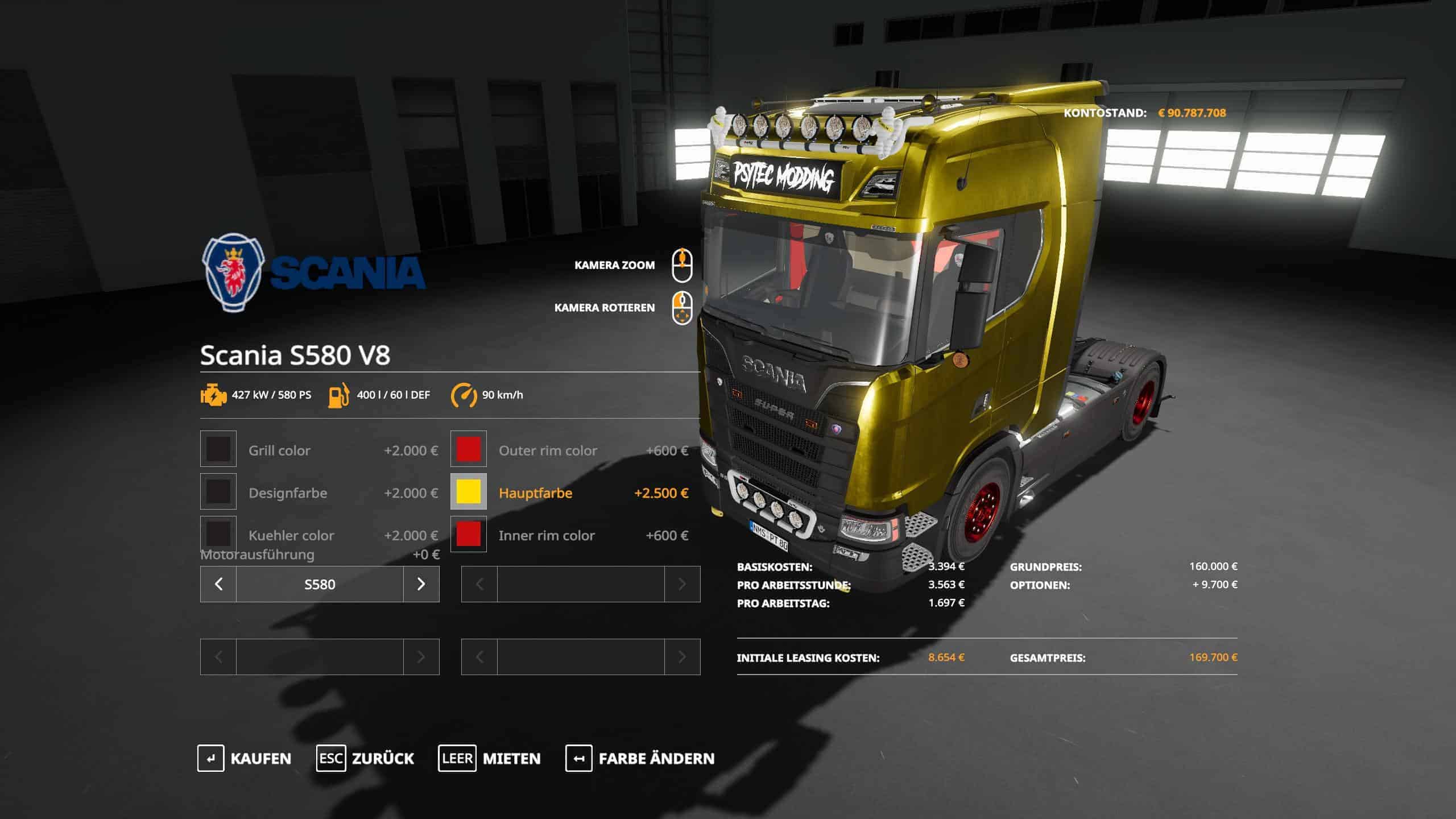The width and height of the screenshot is (1456, 819).
Task: Open the yellow Hauptfarbe swatch
Action: [x=469, y=492]
